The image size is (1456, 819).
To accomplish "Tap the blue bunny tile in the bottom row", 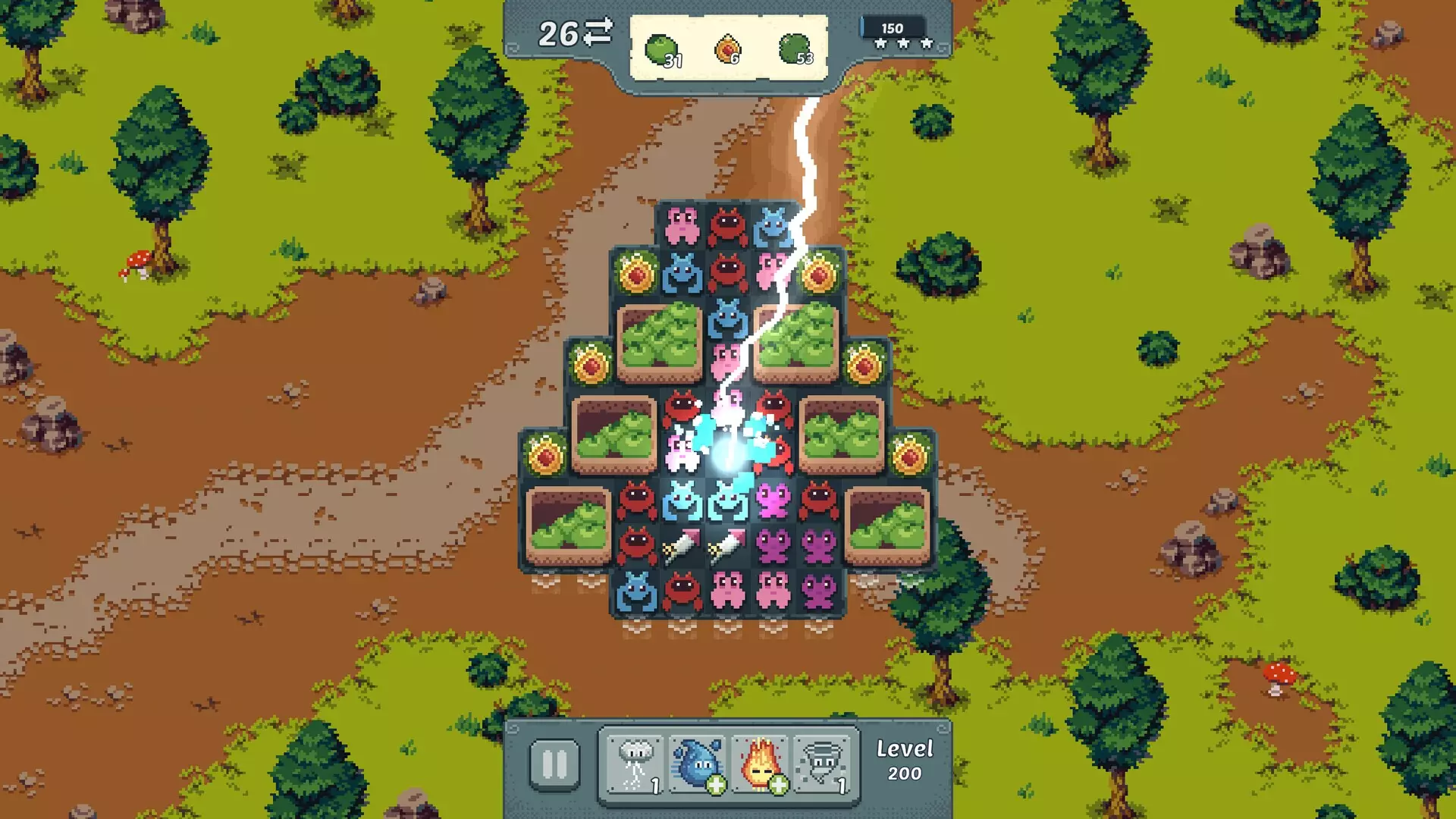I will (636, 591).
